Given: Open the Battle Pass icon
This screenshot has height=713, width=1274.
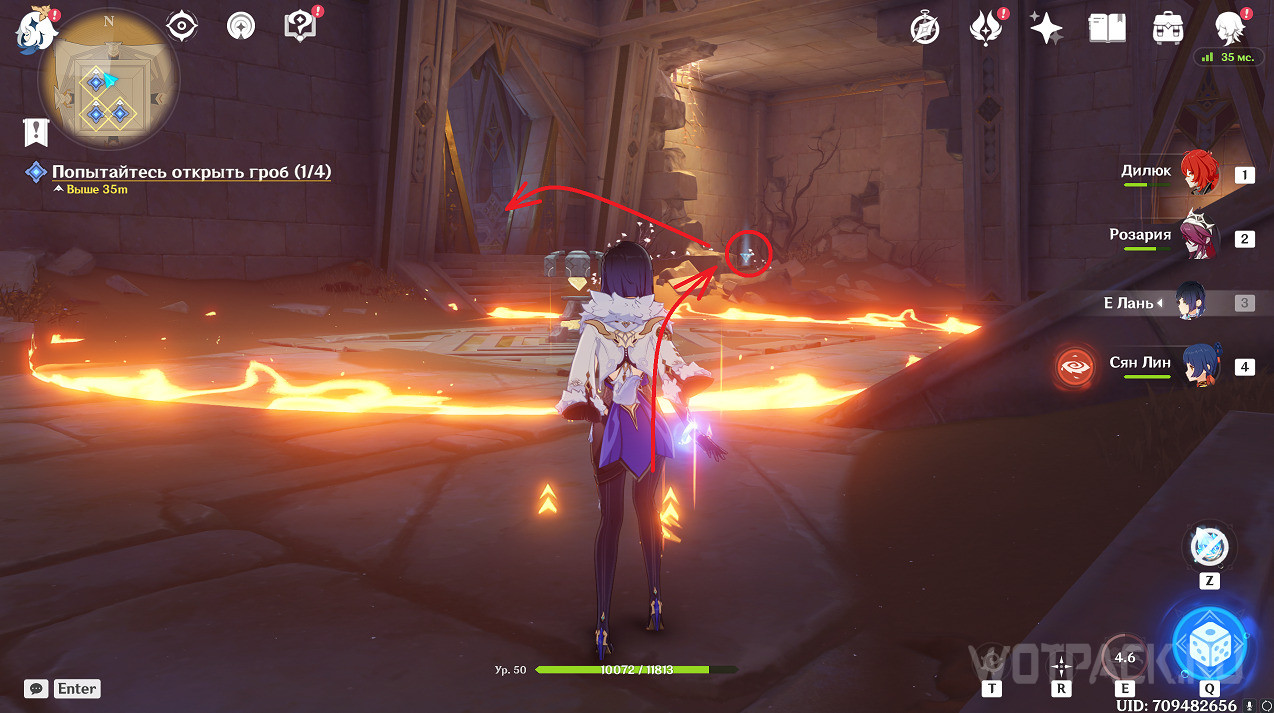Looking at the screenshot, I should [987, 28].
